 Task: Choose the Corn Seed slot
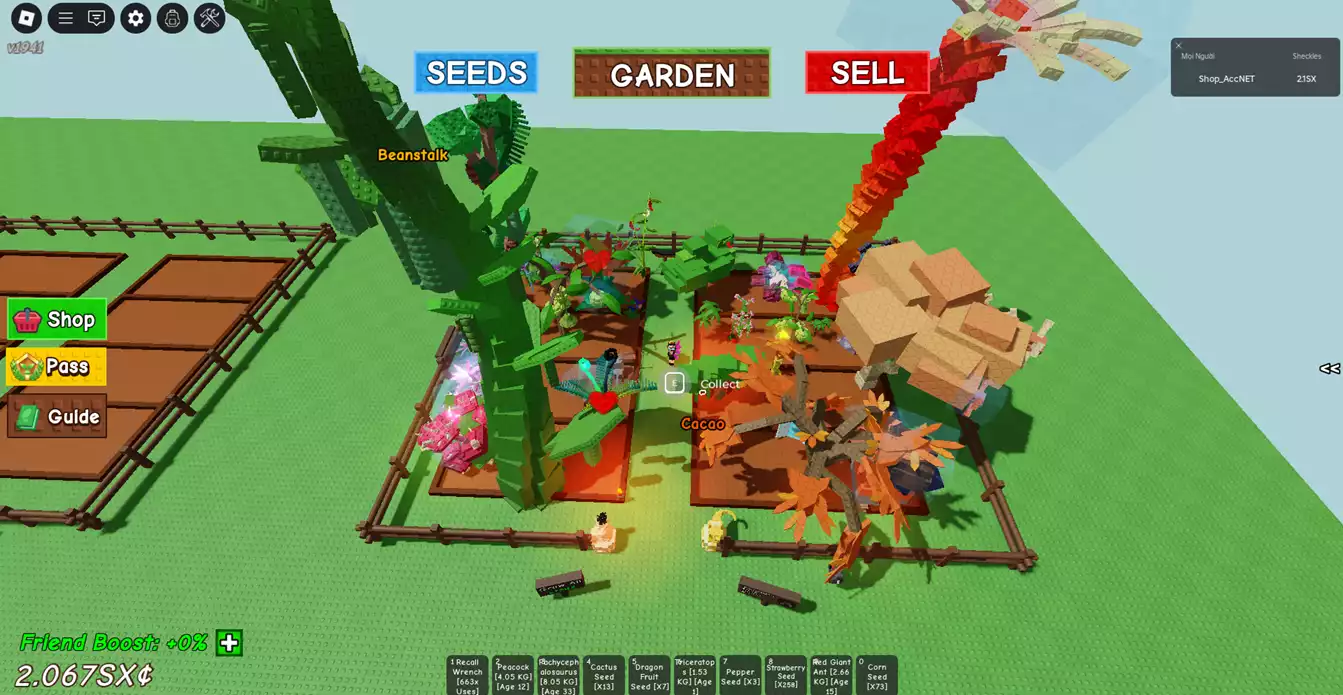coord(876,675)
